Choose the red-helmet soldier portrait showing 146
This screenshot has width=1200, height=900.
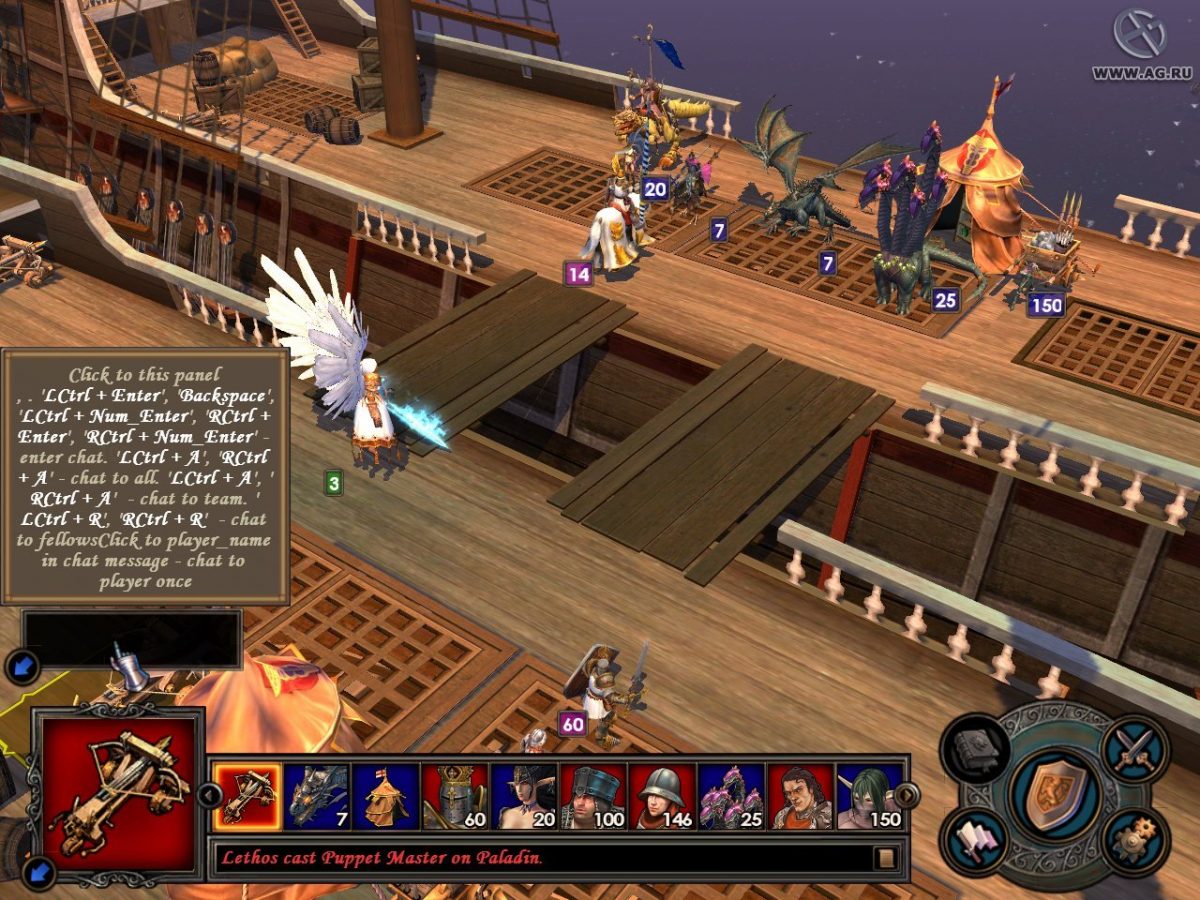click(662, 796)
